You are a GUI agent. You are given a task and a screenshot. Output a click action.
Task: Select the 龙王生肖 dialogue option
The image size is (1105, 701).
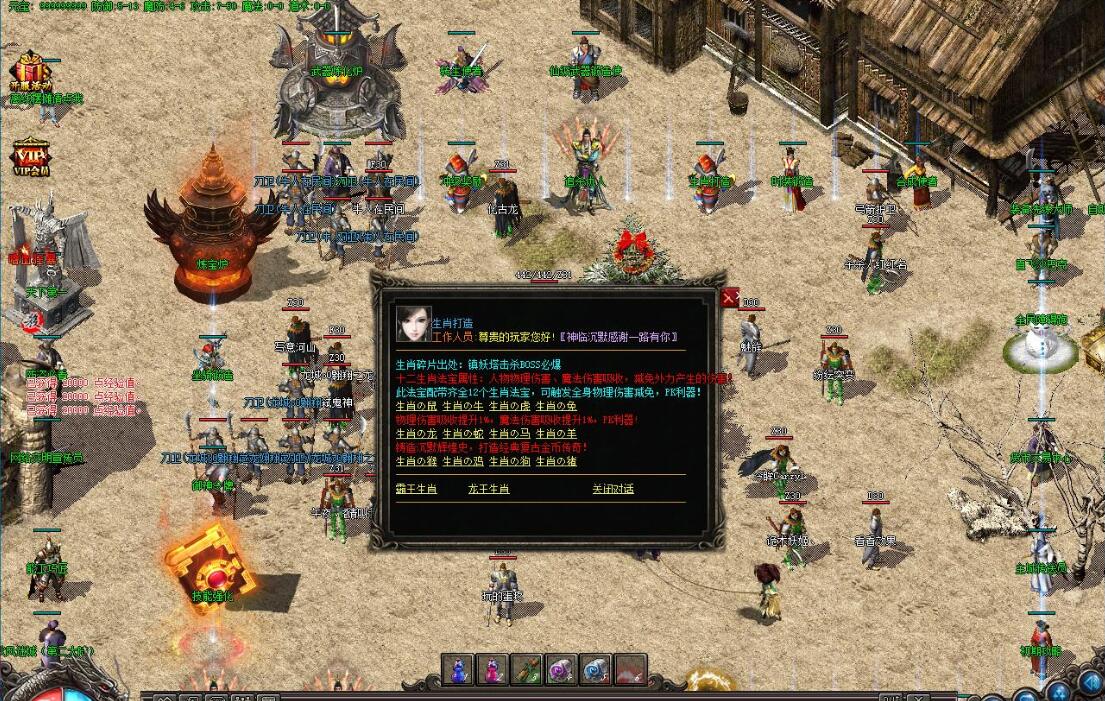click(x=488, y=489)
